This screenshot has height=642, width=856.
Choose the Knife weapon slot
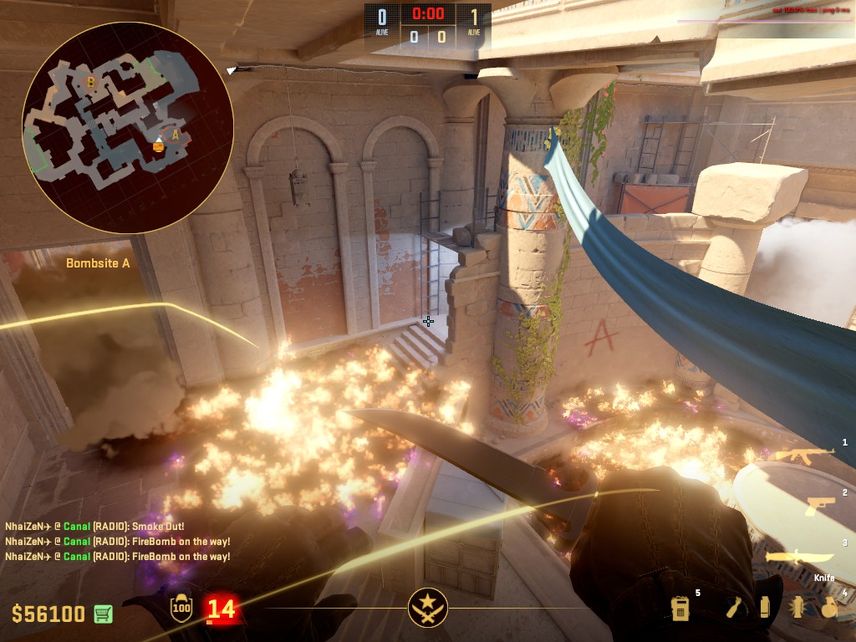(800, 557)
